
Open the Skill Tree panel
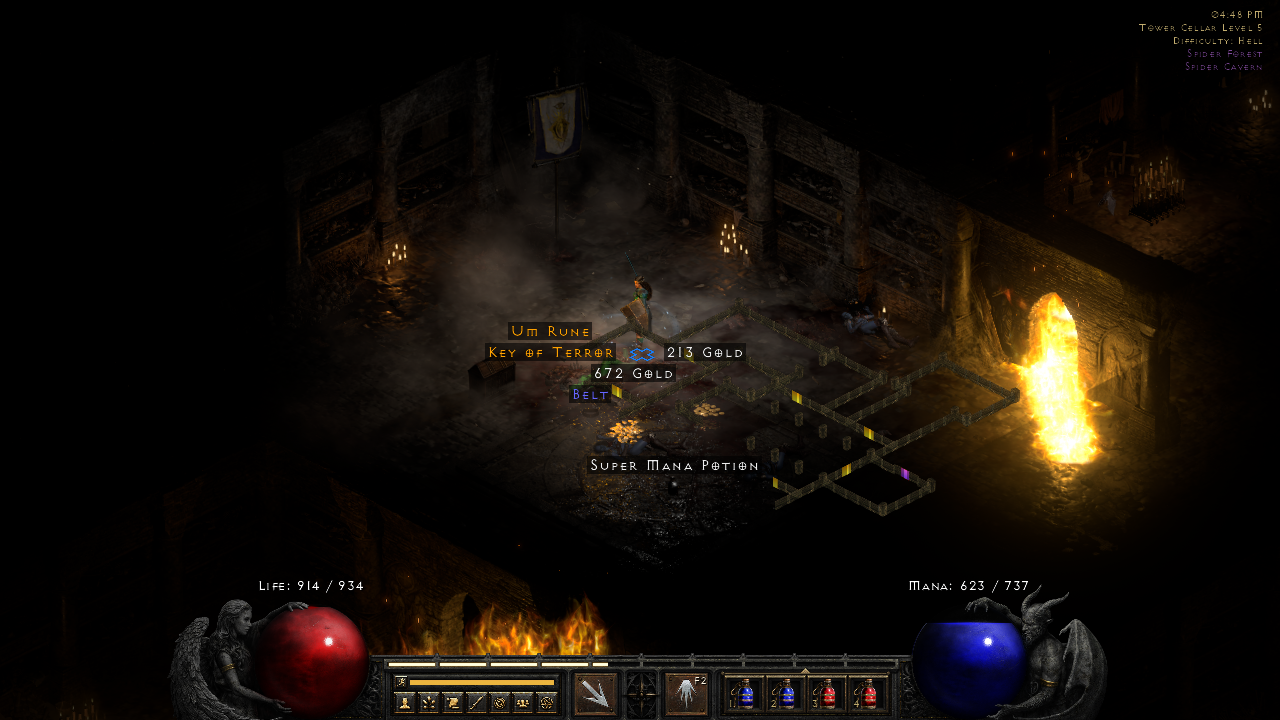click(429, 701)
